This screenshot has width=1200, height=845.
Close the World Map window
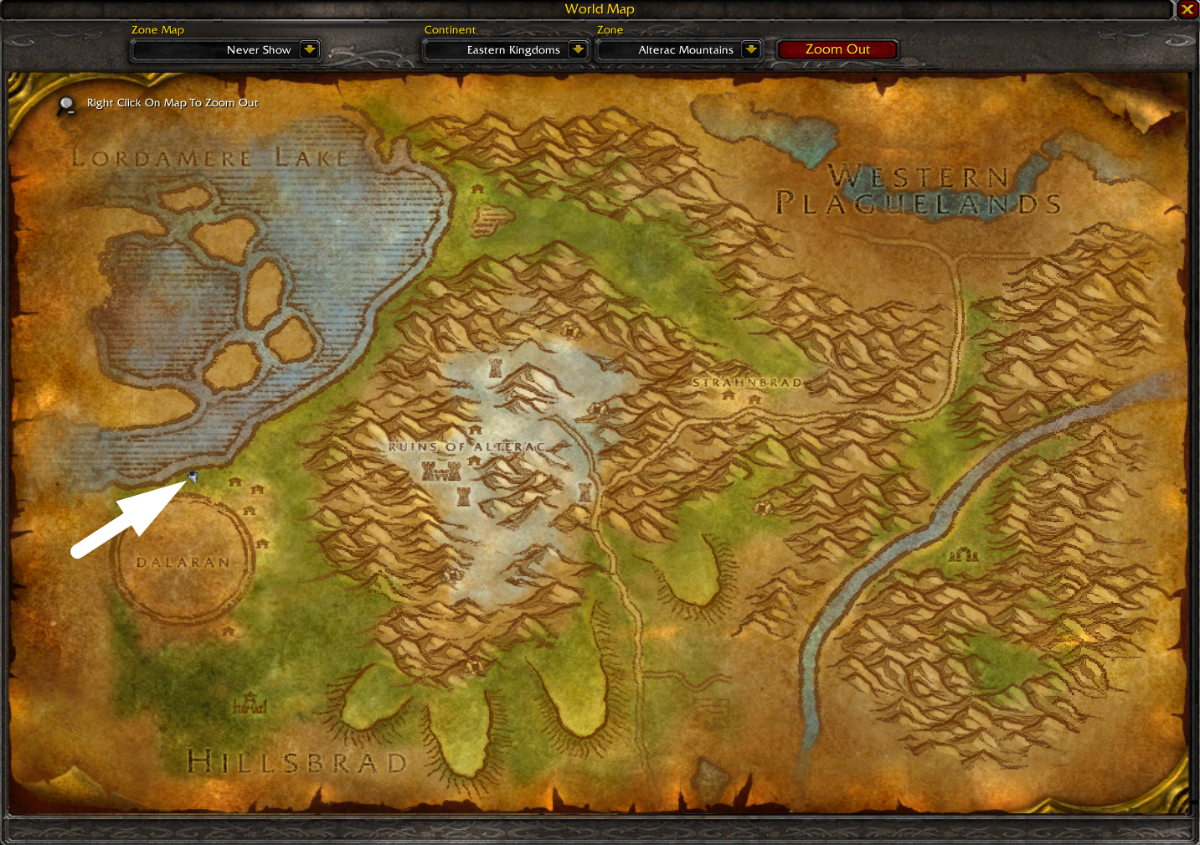1187,9
